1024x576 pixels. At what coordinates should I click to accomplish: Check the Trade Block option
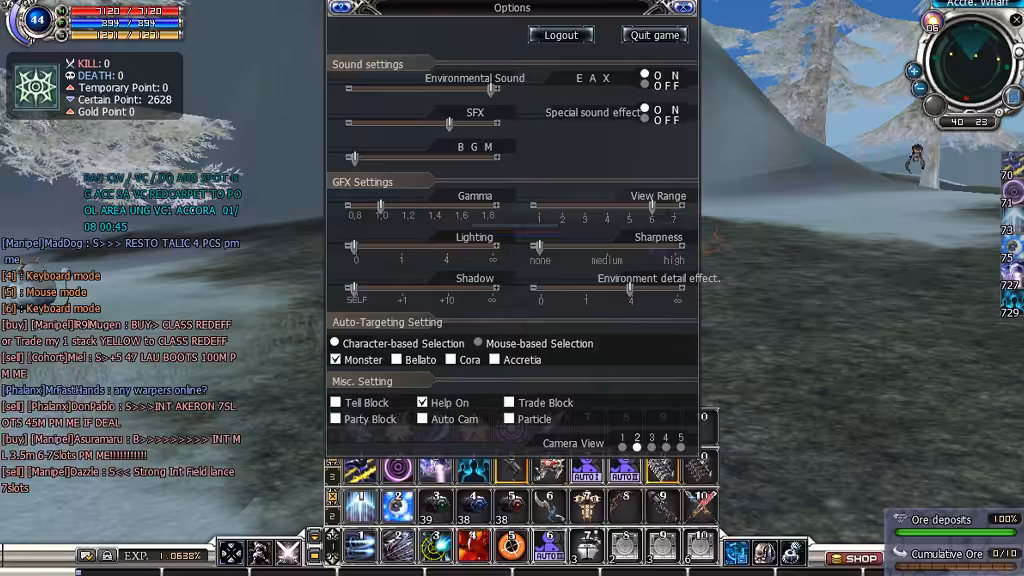pos(509,402)
